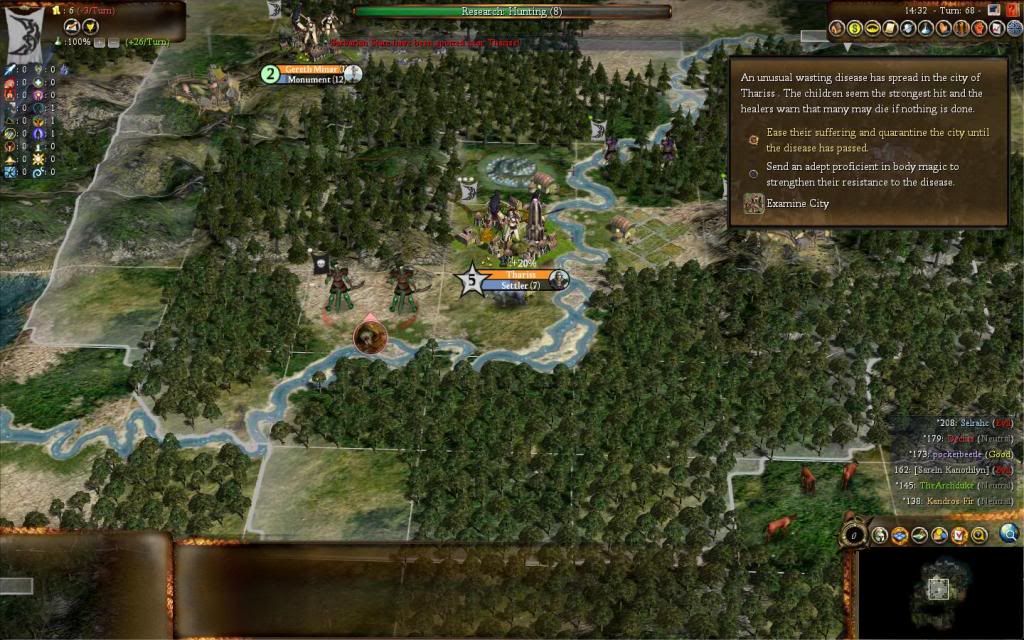Open the Hunting research bar
This screenshot has width=1024, height=640.
coord(512,11)
